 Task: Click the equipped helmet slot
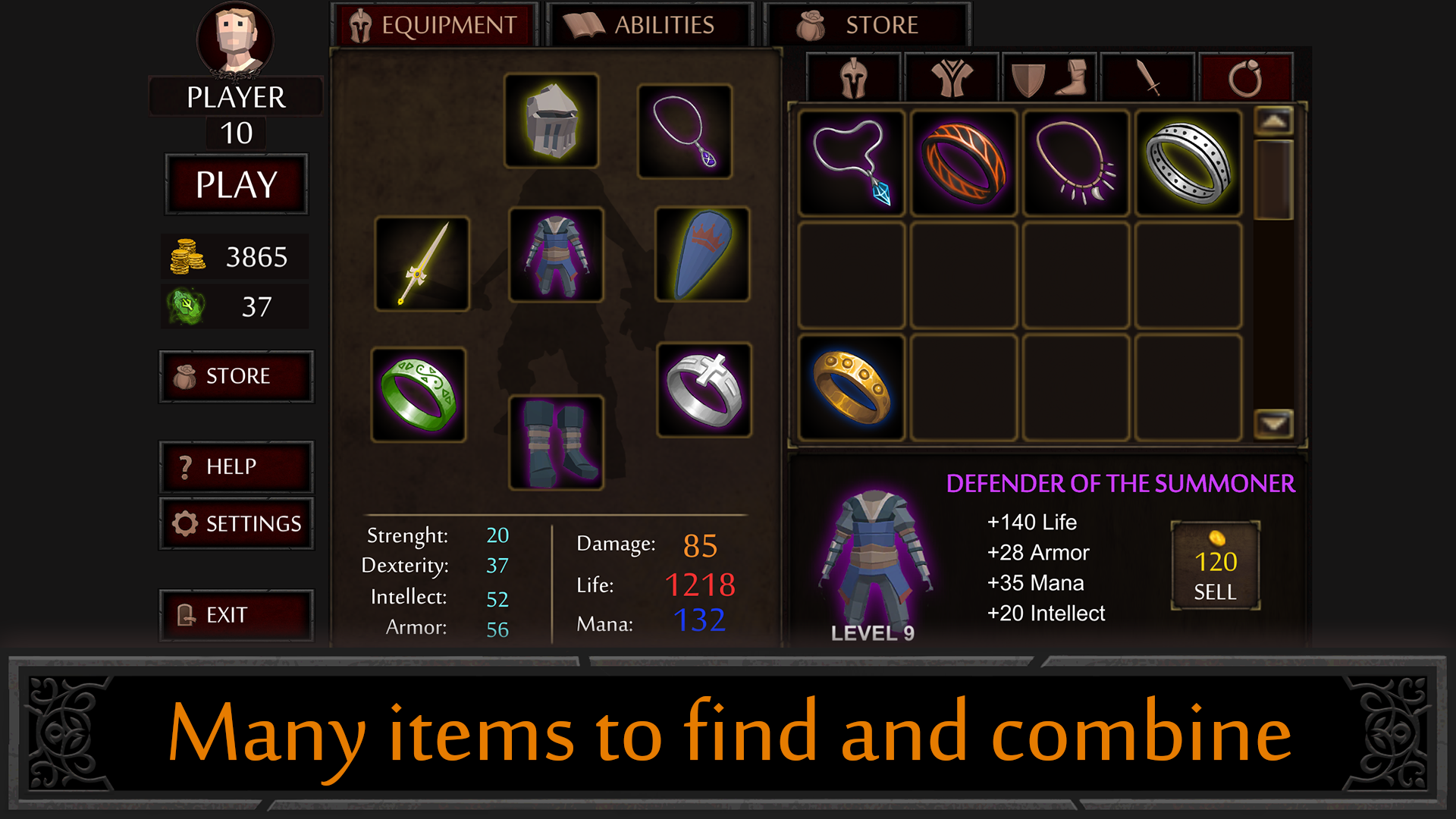[x=551, y=121]
